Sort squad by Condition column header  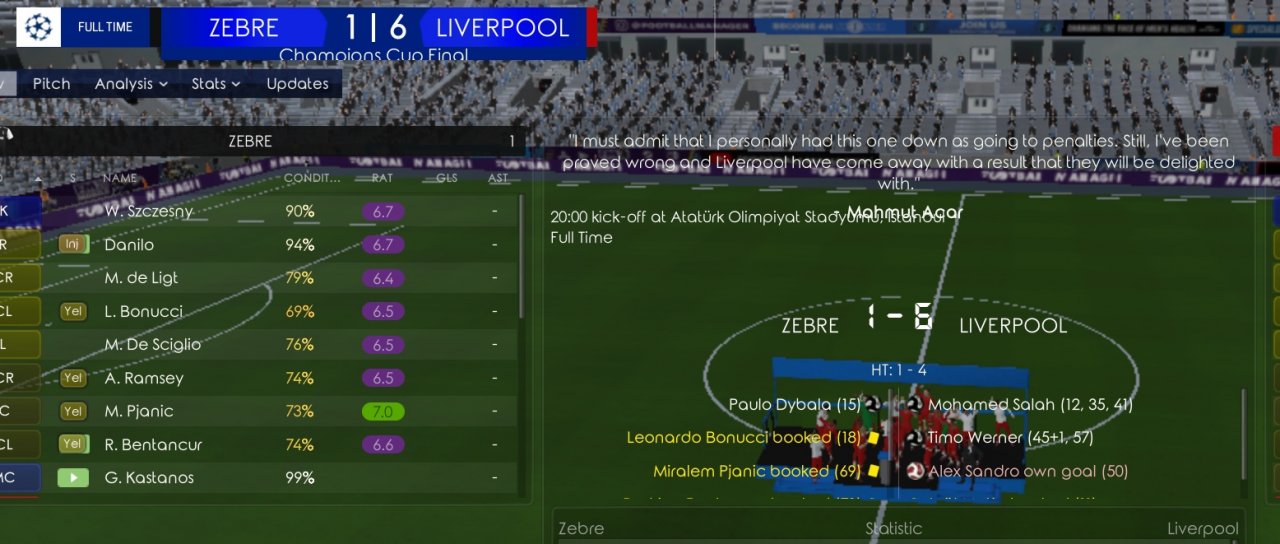pos(312,179)
